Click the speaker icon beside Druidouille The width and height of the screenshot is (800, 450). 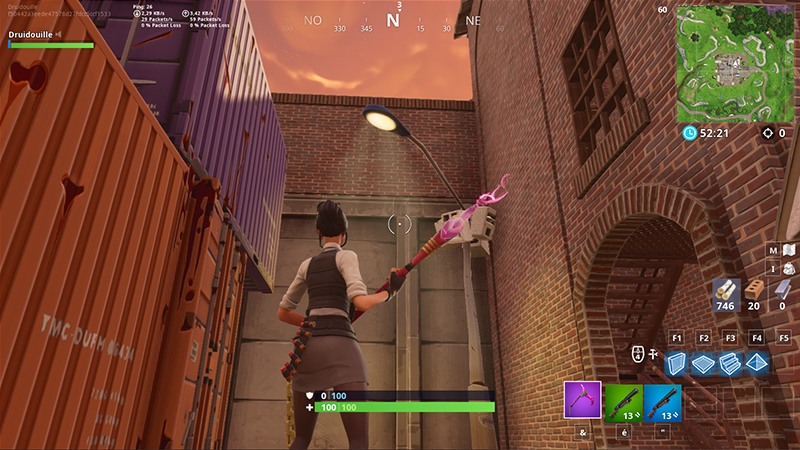59,34
